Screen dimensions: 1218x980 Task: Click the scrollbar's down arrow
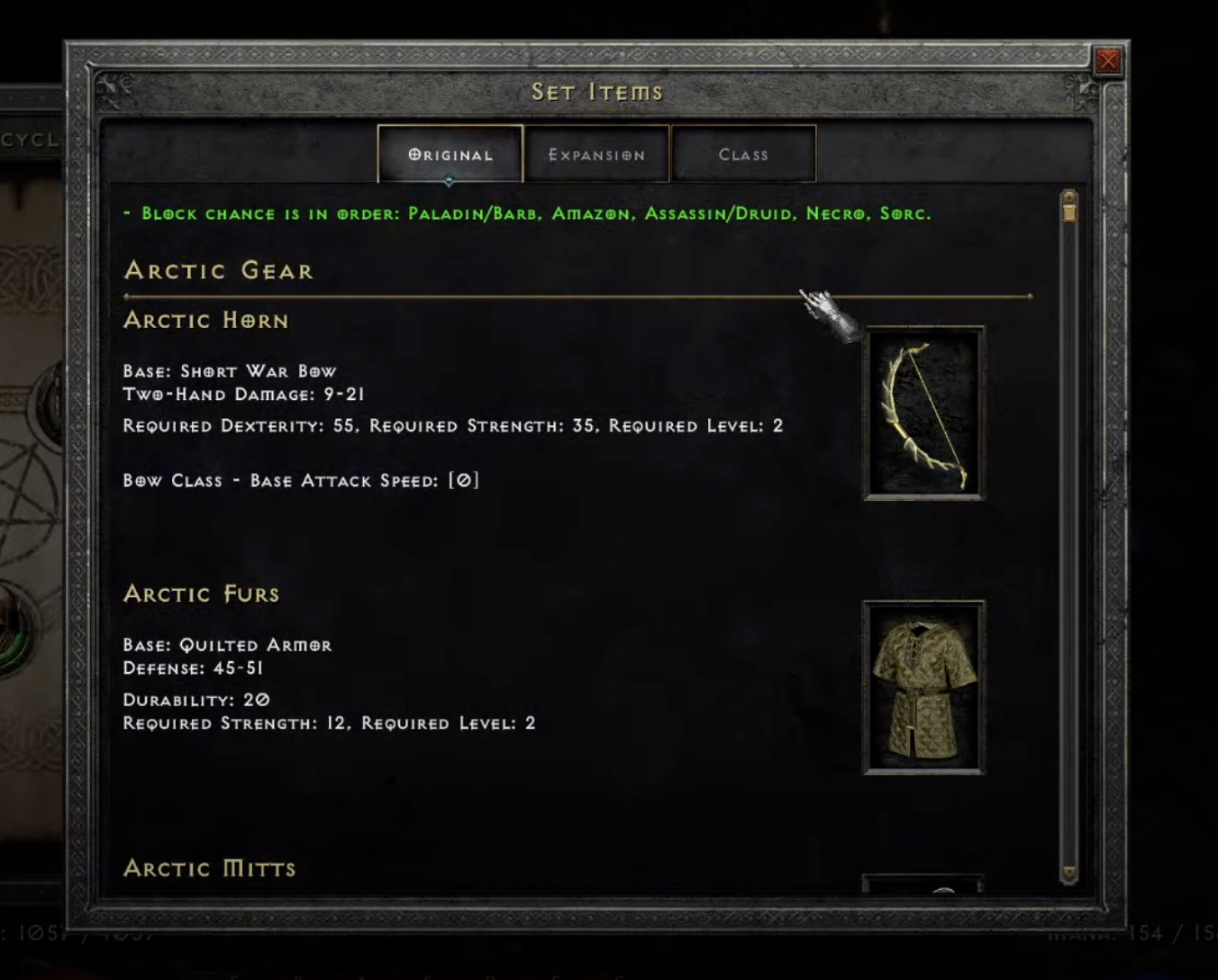click(x=1069, y=872)
